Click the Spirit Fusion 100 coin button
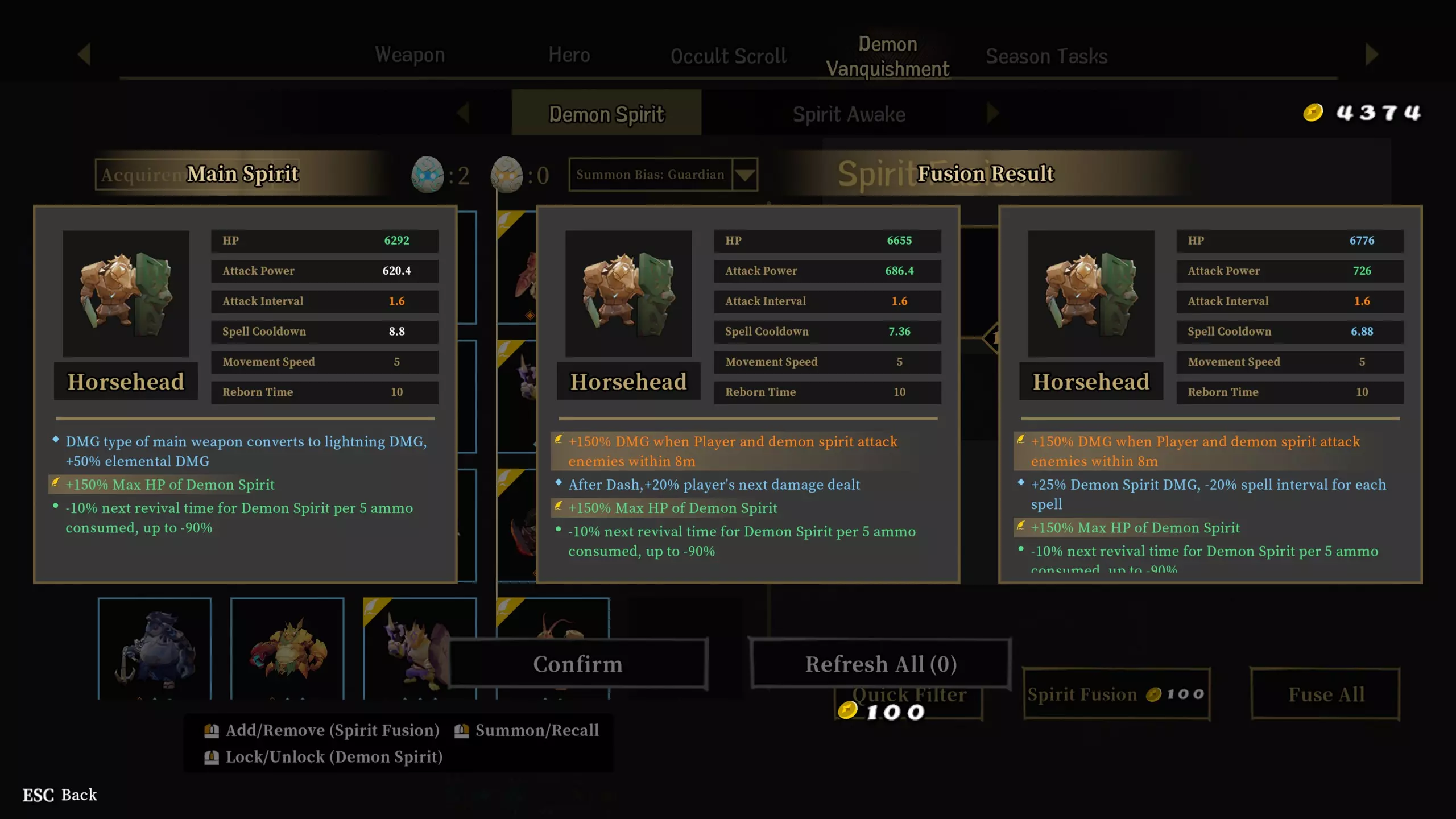1456x819 pixels. tap(1116, 694)
